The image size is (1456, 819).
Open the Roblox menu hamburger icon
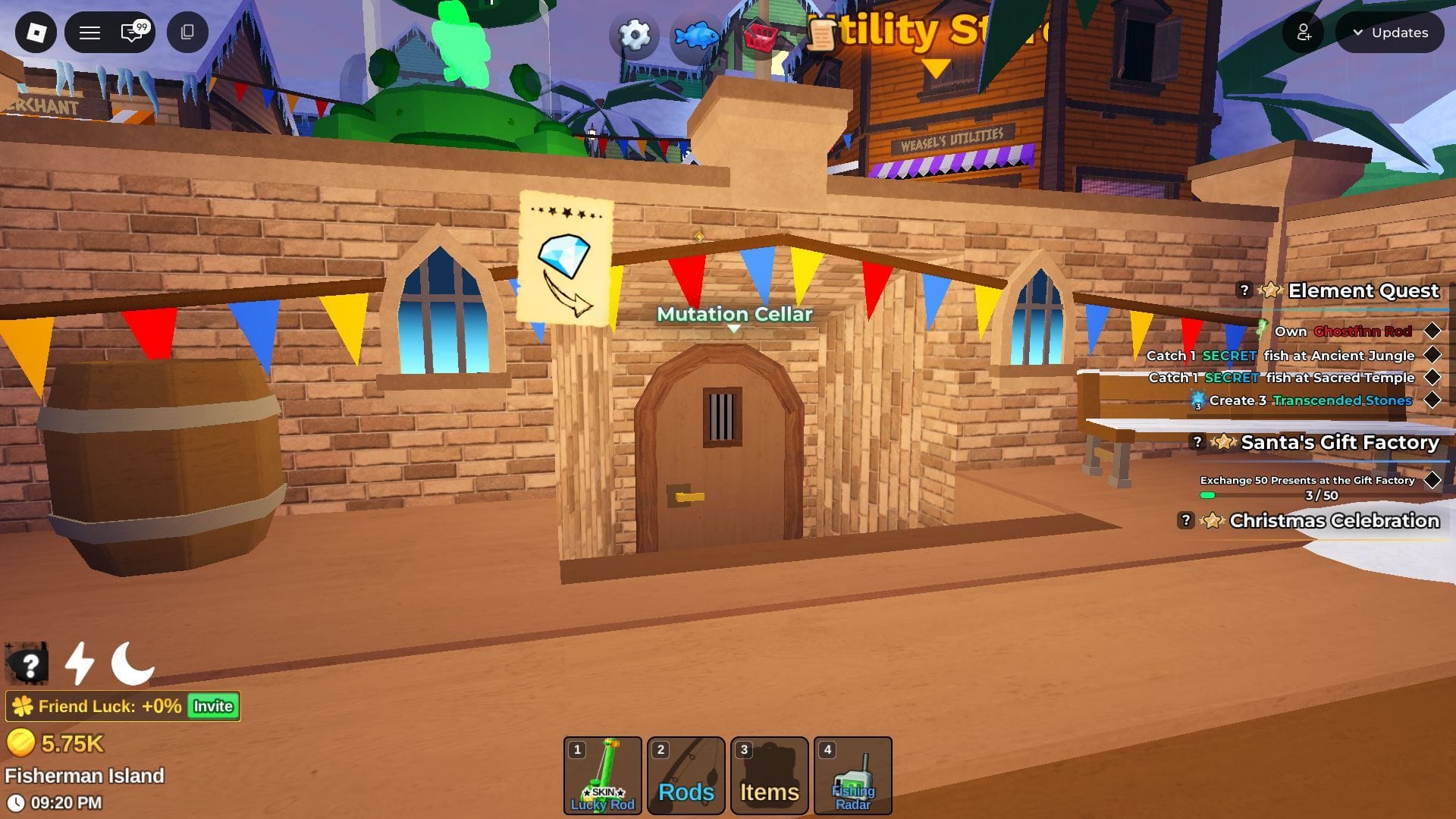click(x=89, y=33)
